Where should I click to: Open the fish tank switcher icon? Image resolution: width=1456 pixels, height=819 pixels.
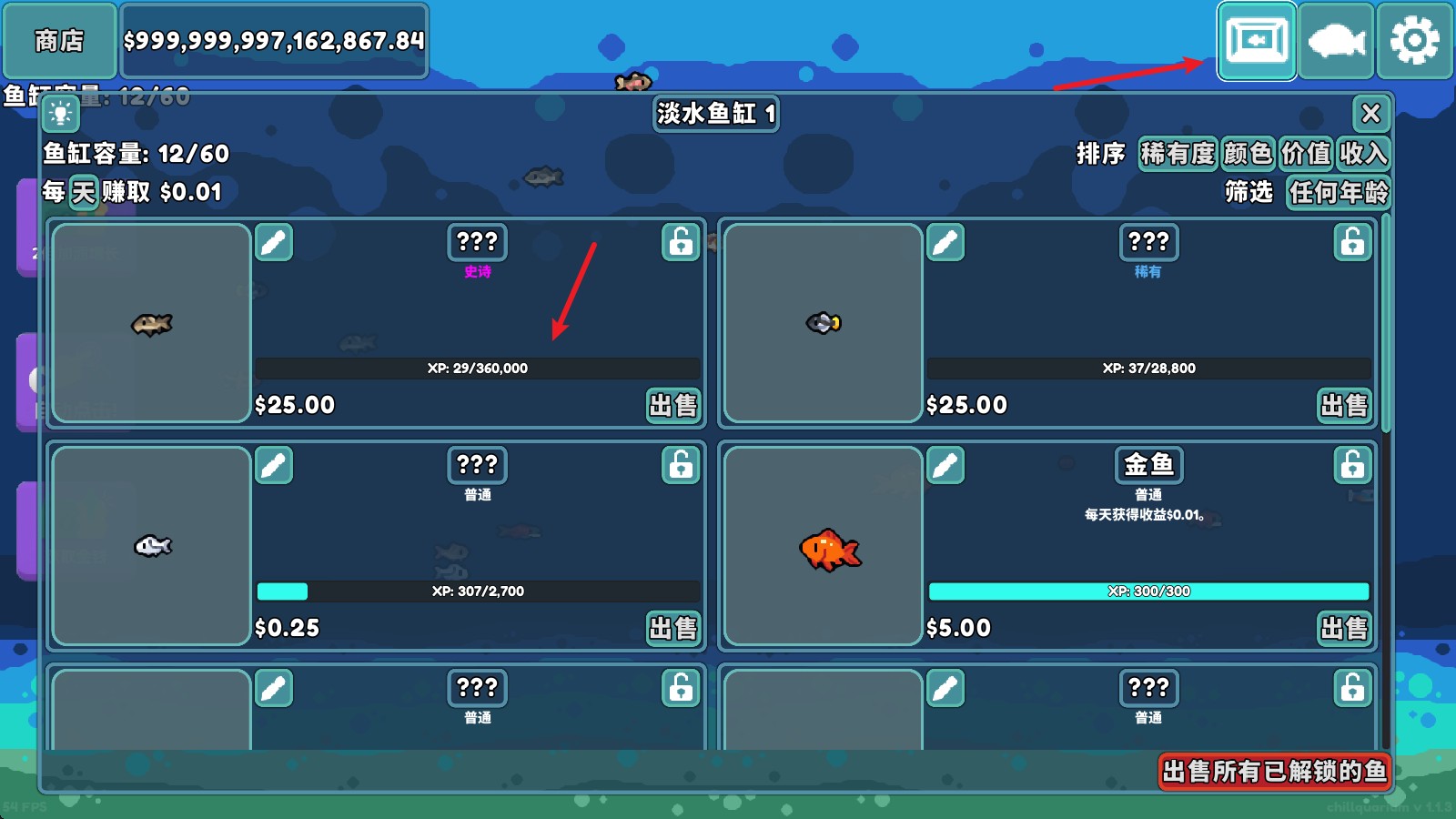(1257, 41)
